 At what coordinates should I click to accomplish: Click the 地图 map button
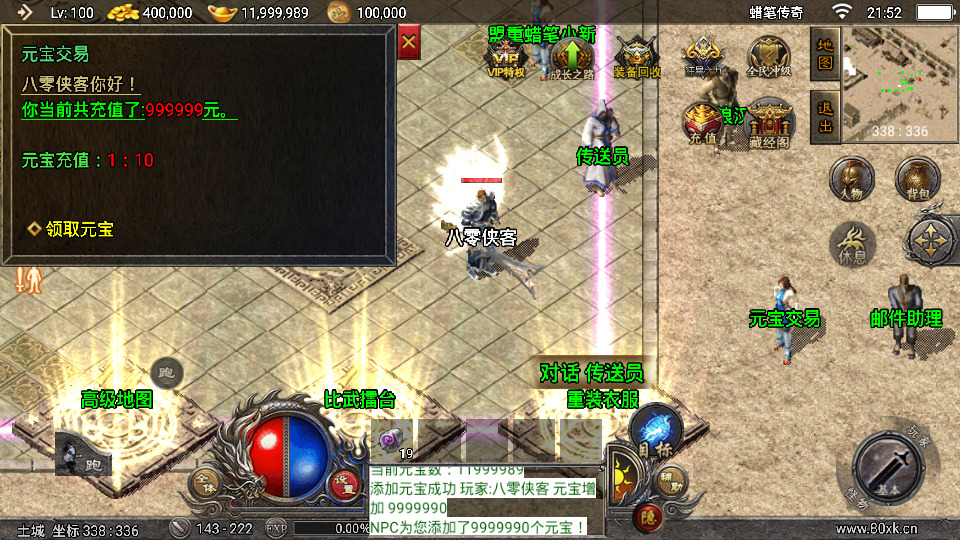coord(825,54)
